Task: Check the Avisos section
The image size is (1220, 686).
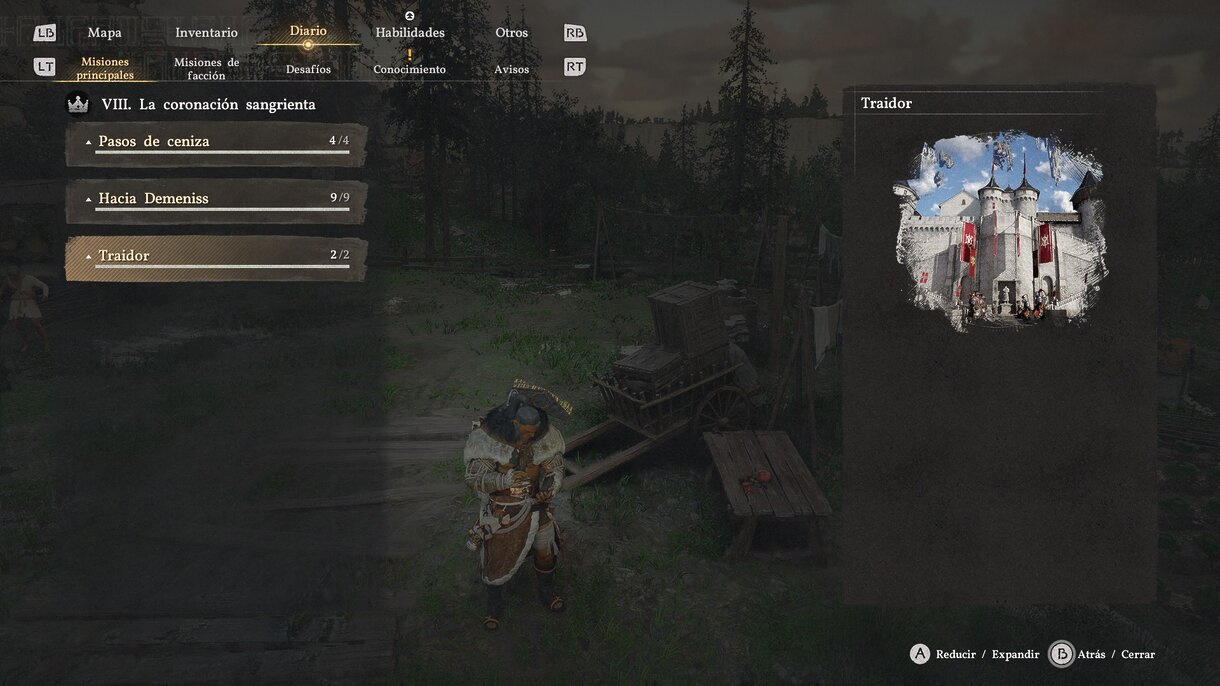Action: pyautogui.click(x=512, y=70)
